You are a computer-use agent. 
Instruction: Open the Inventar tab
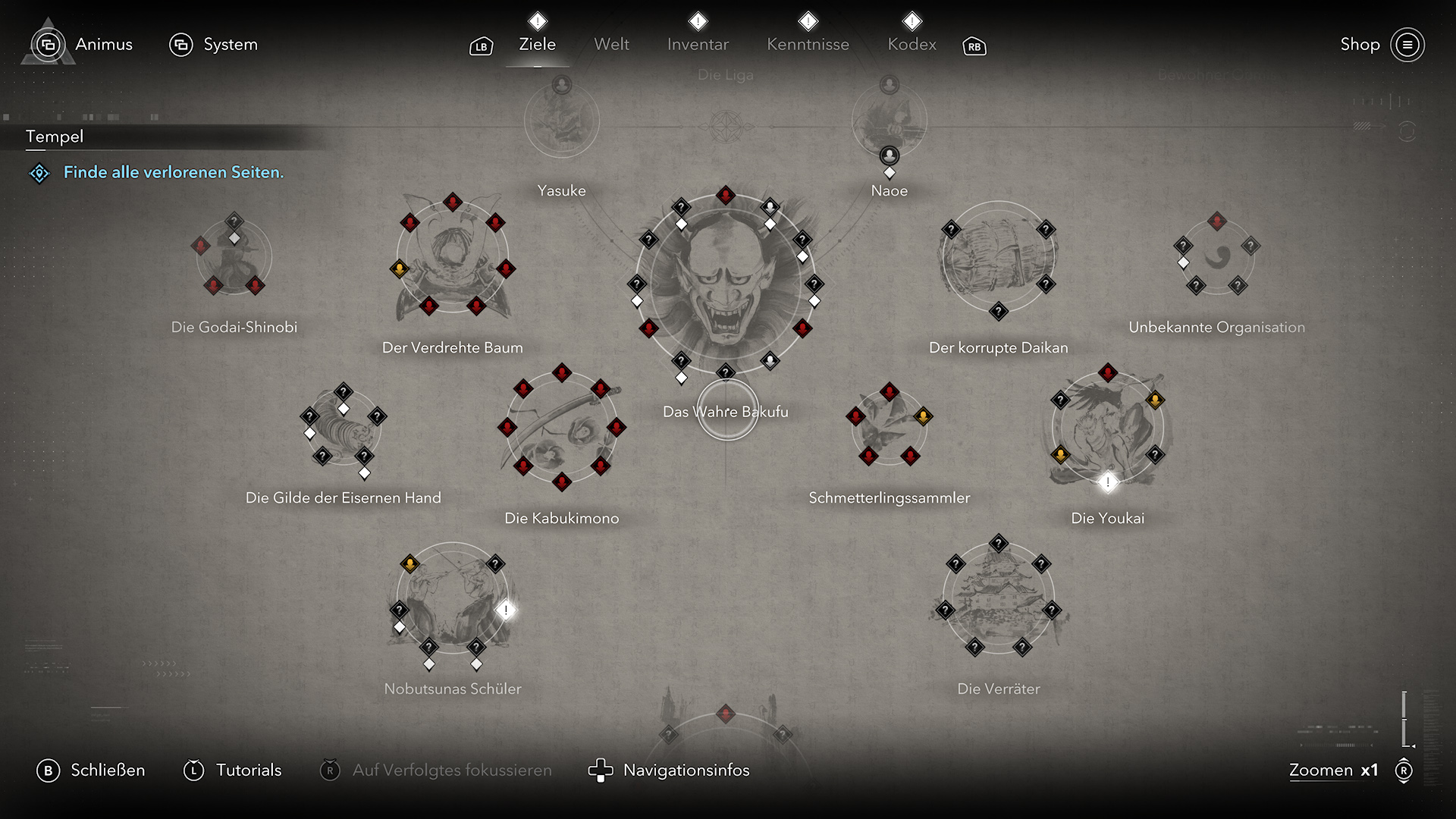click(698, 44)
